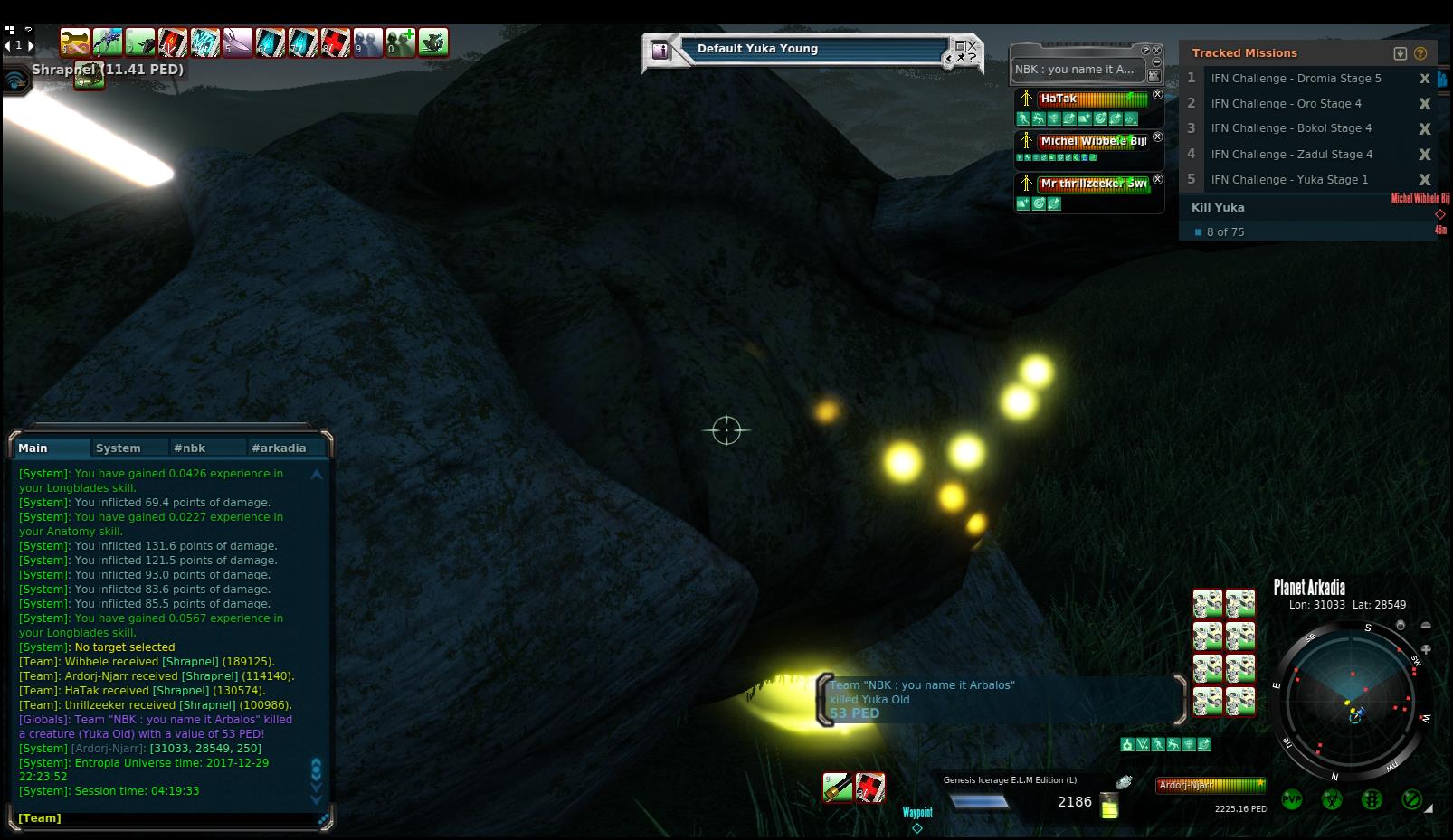
Task: Close the team panel window
Action: click(1156, 51)
